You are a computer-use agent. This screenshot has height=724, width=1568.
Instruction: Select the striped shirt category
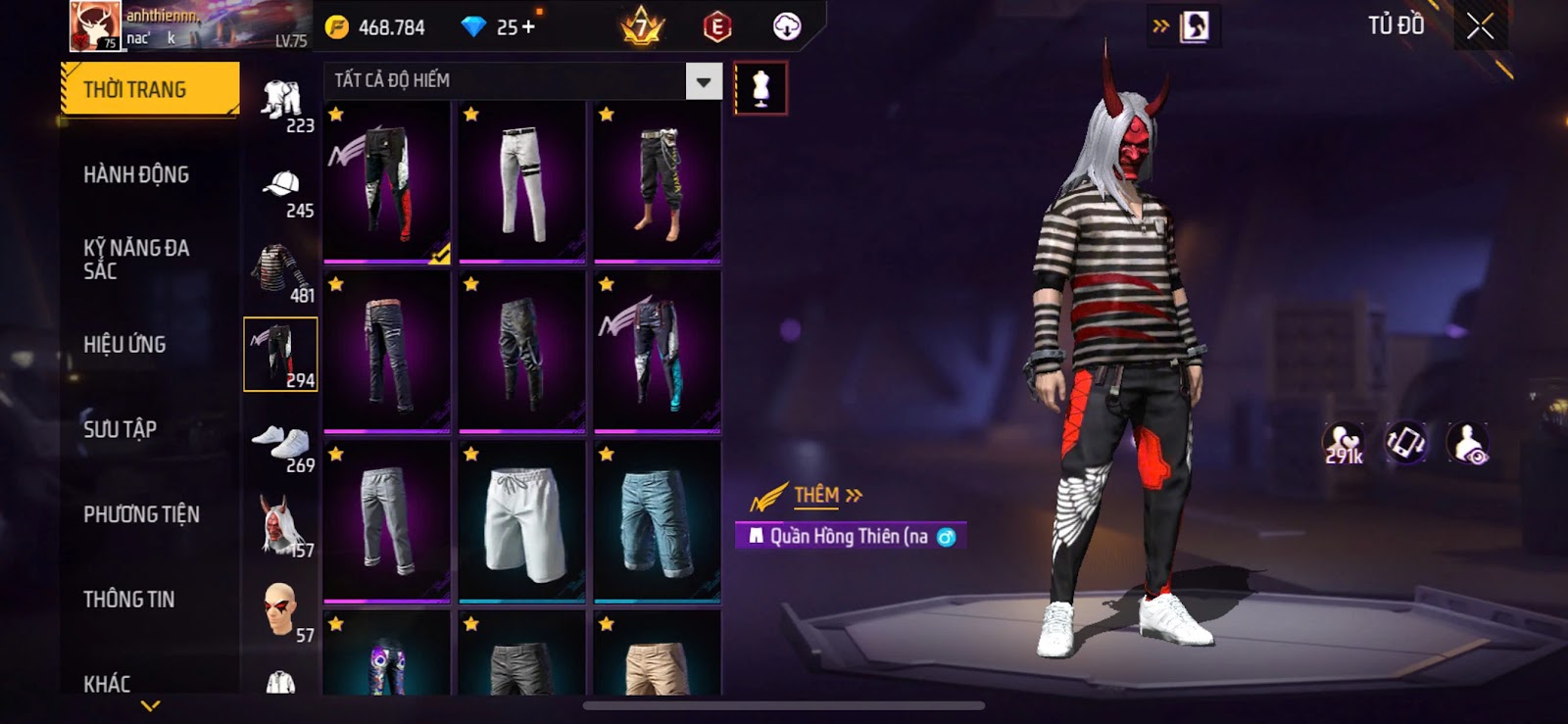point(281,270)
